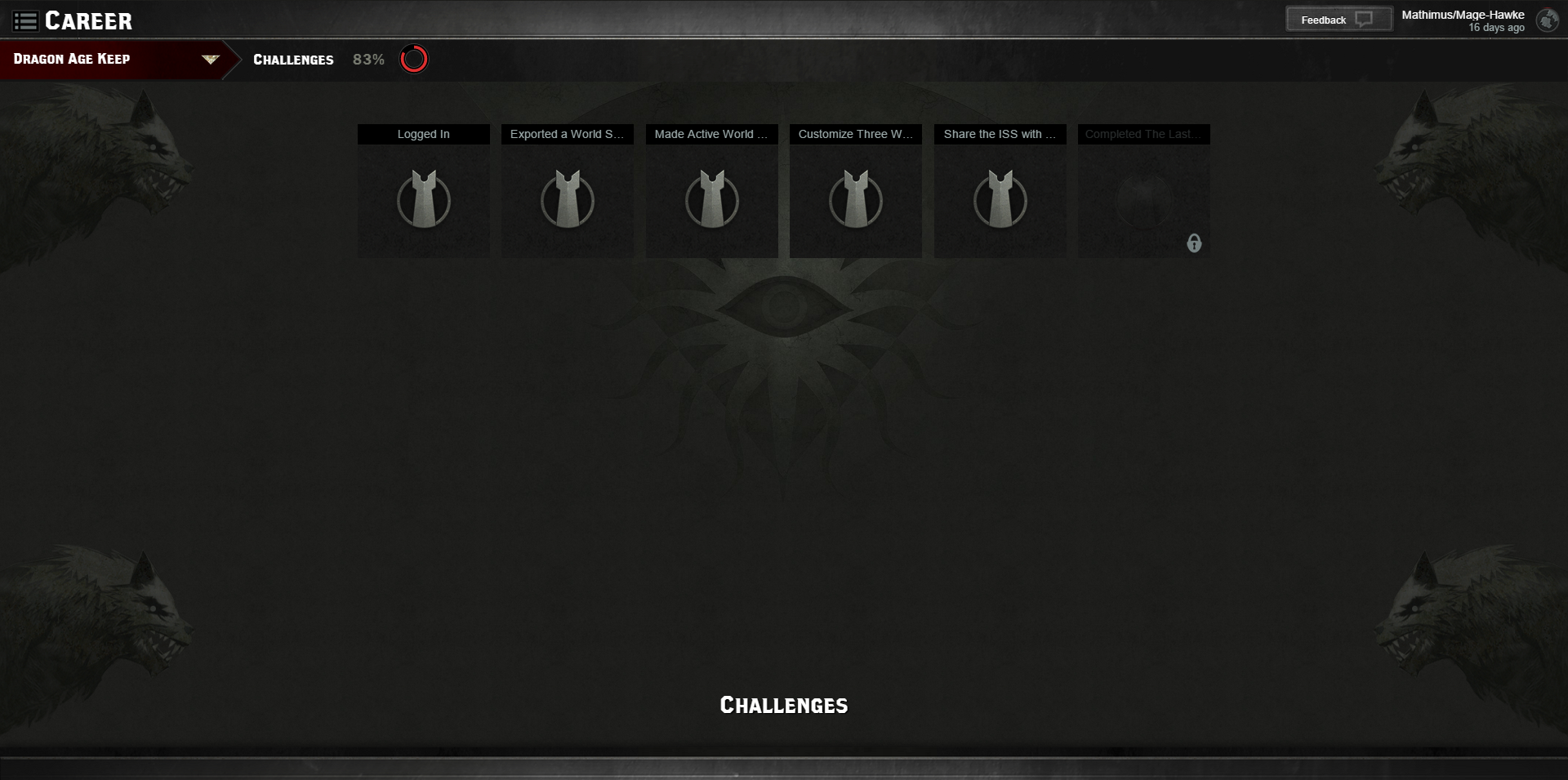Click the Logged In achievement shield icon
Viewport: 1568px width, 780px height.
423,198
